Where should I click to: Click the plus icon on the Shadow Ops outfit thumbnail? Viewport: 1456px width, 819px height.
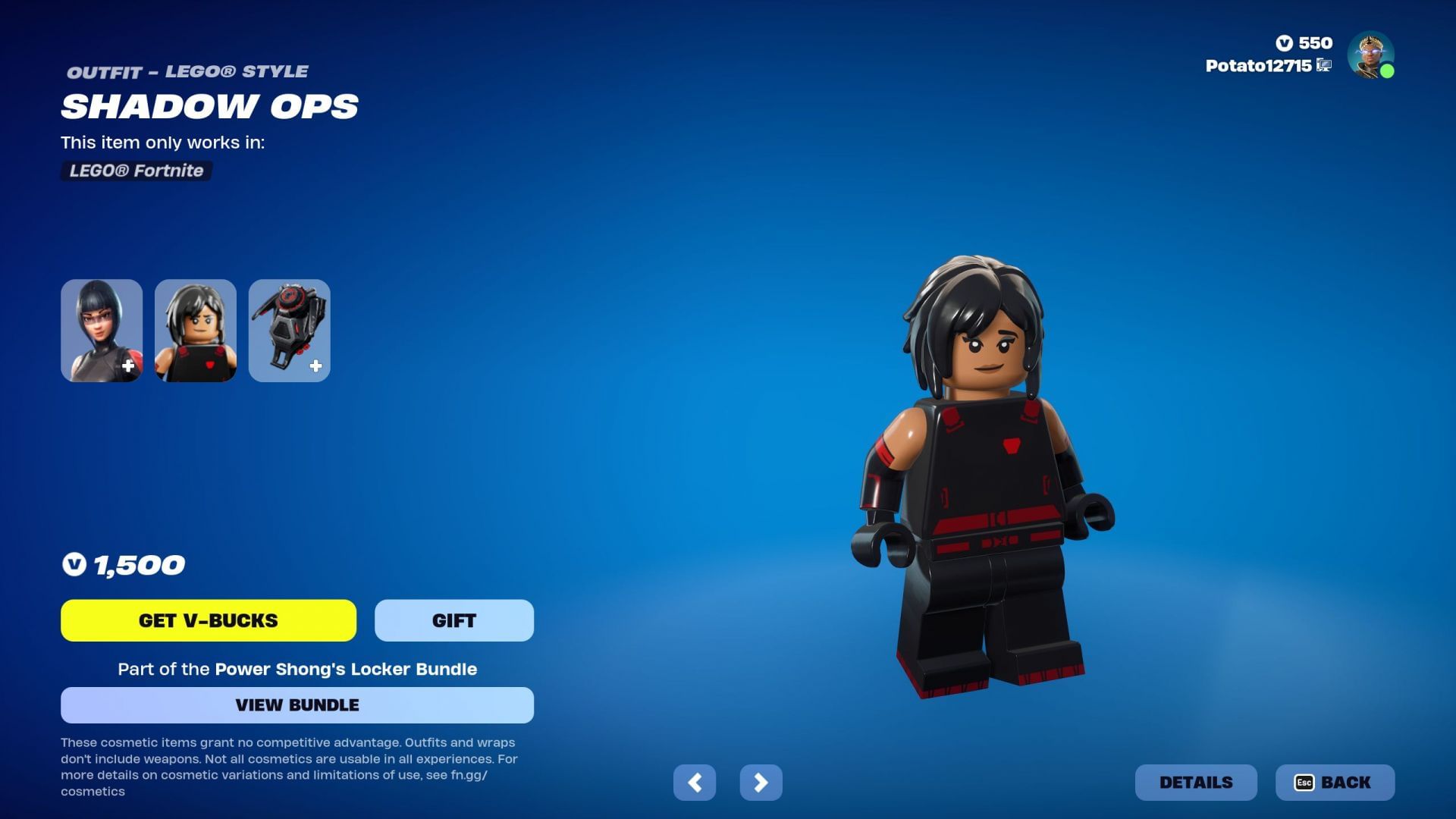[130, 366]
